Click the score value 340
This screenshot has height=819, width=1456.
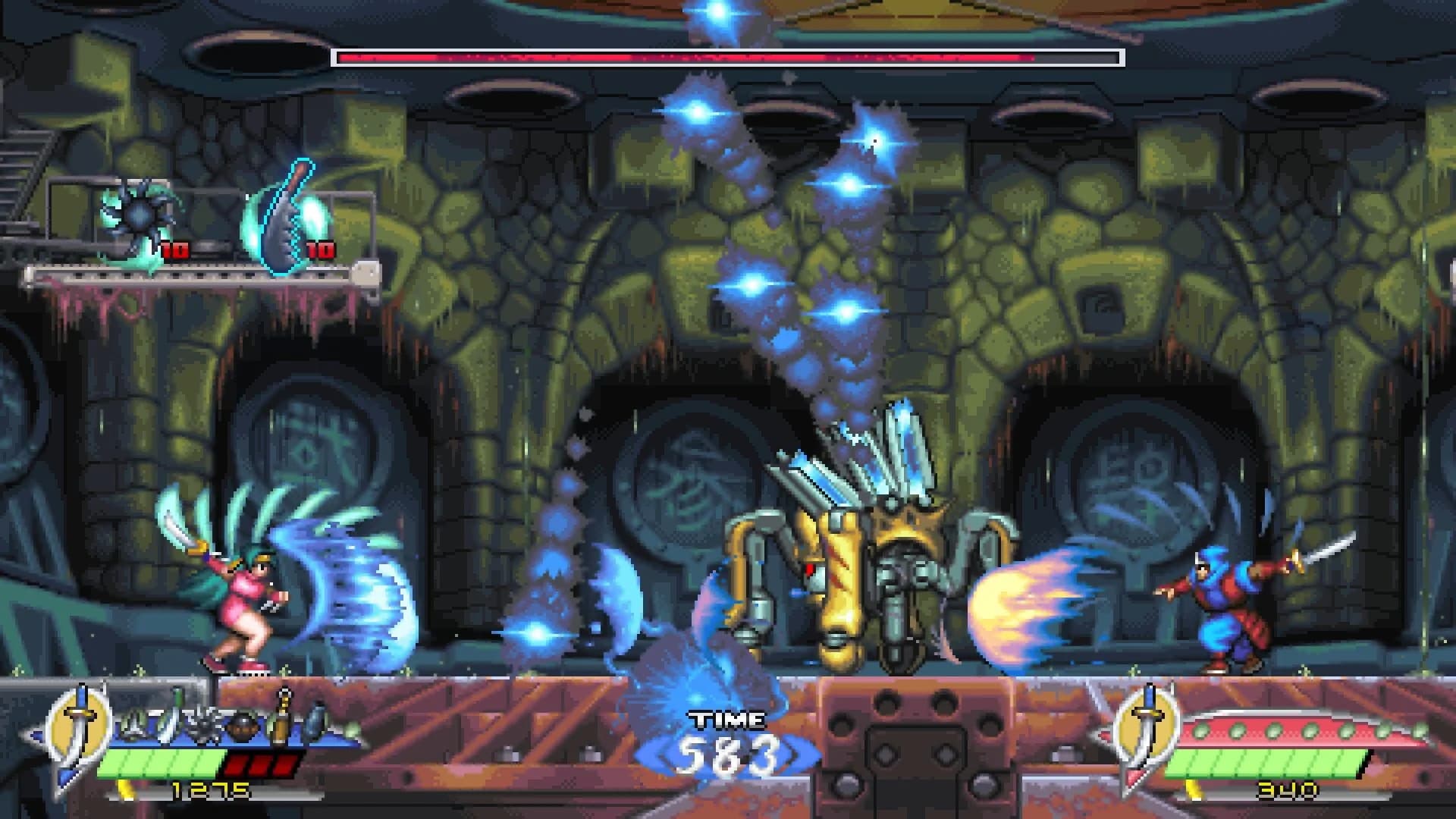tap(1287, 790)
